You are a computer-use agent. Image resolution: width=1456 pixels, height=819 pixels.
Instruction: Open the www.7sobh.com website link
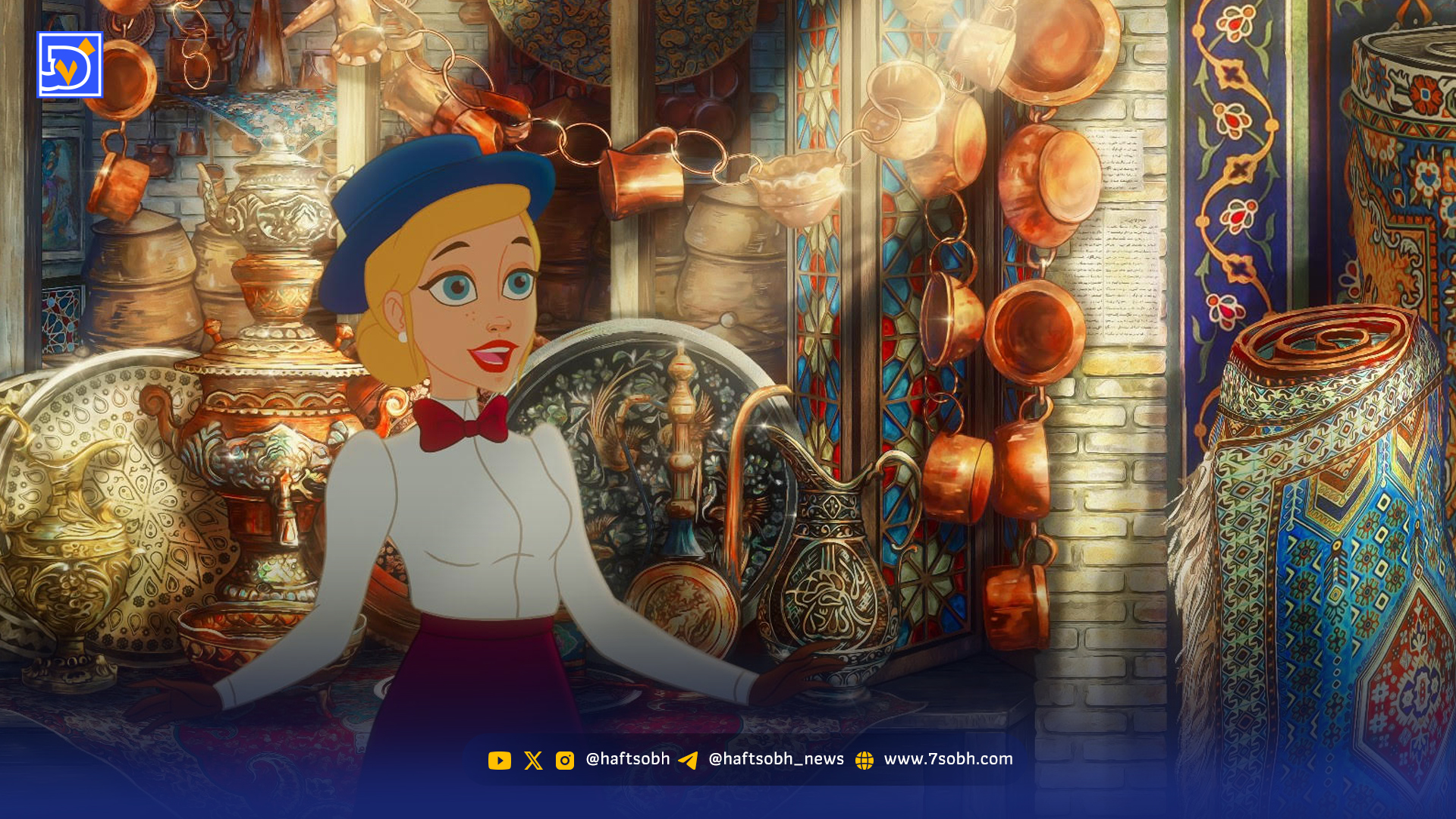[947, 759]
